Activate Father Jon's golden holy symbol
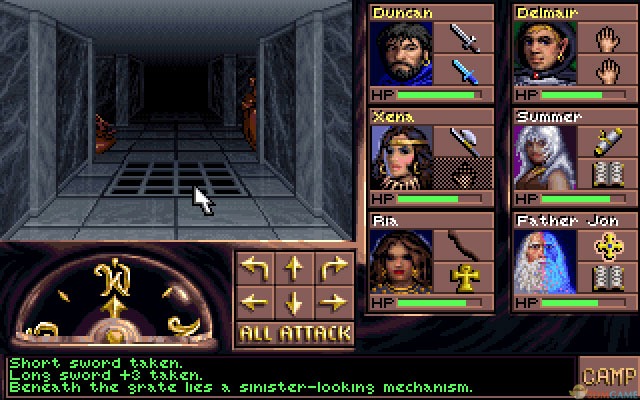This screenshot has height=400, width=640. pos(608,245)
